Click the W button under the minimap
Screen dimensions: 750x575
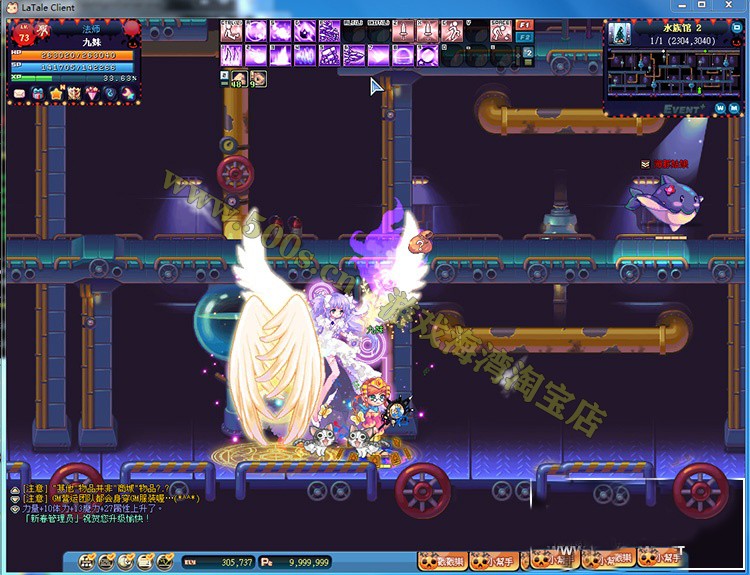coord(720,108)
